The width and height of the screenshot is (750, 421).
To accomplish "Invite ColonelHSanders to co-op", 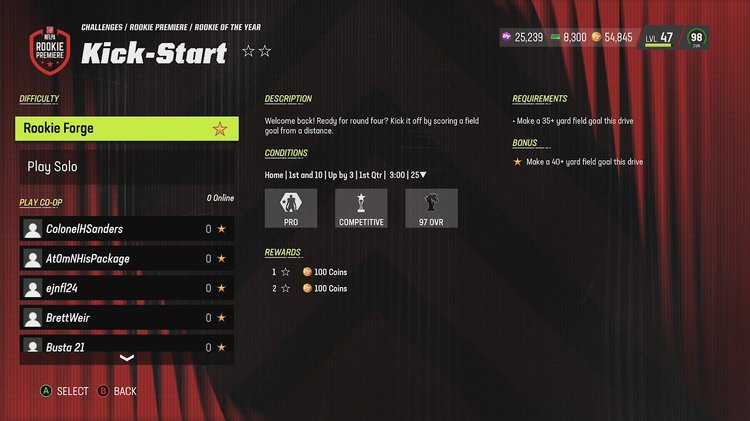I will [127, 229].
